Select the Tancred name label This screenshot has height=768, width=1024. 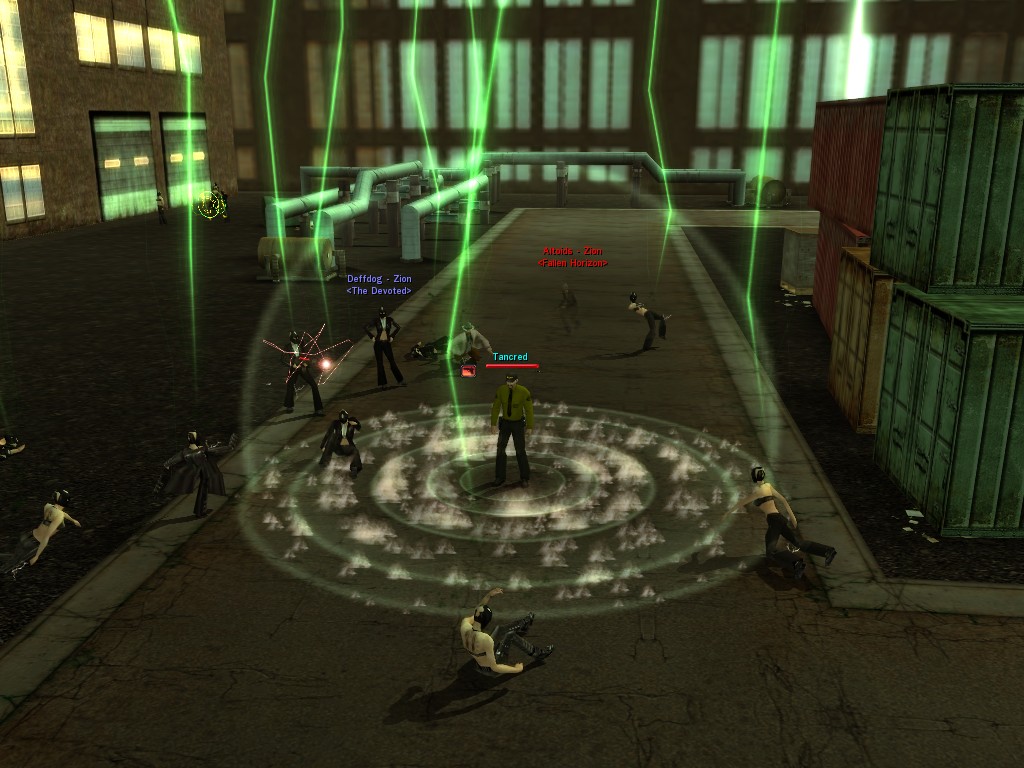[x=510, y=357]
